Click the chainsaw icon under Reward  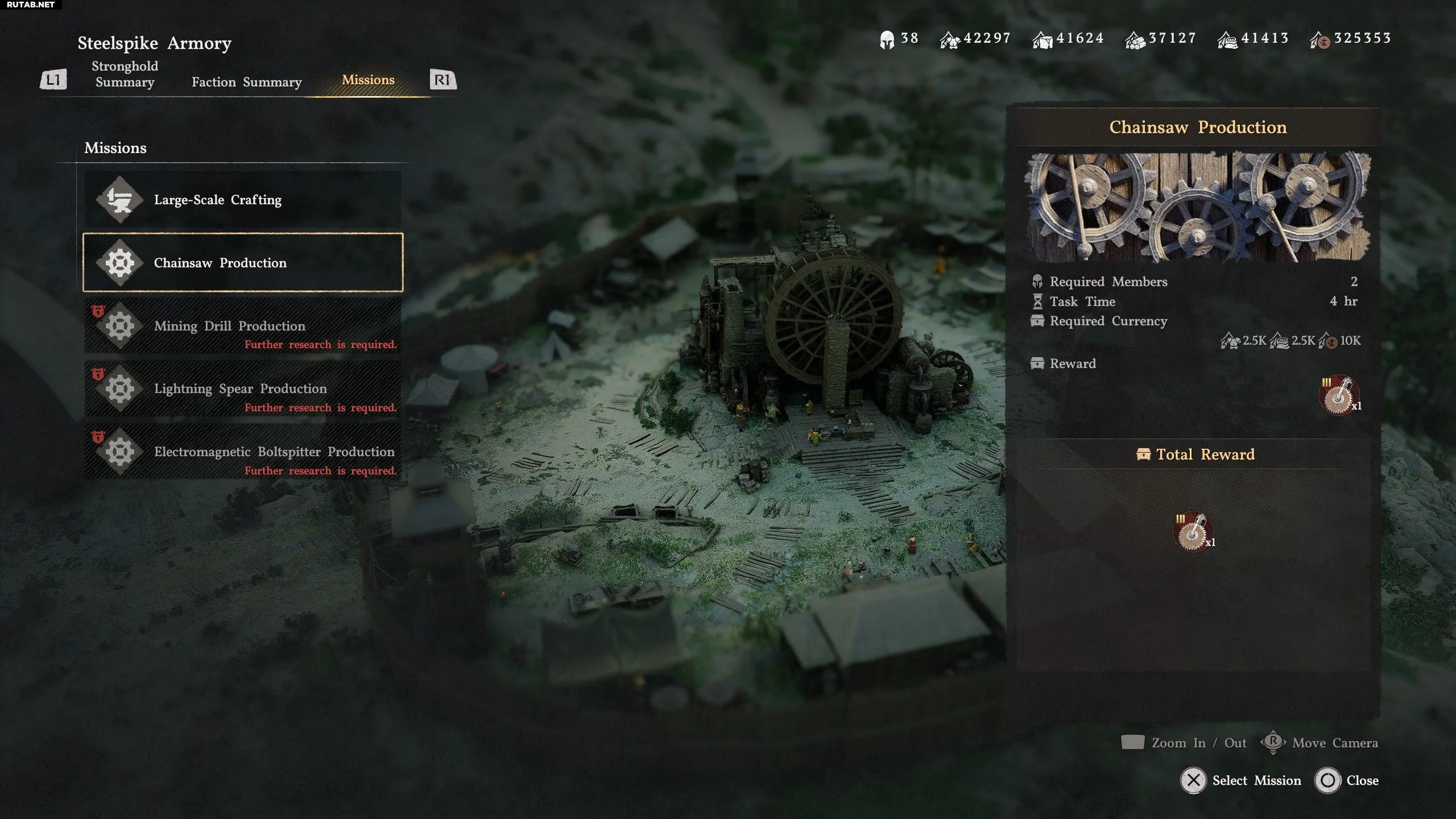click(x=1339, y=395)
